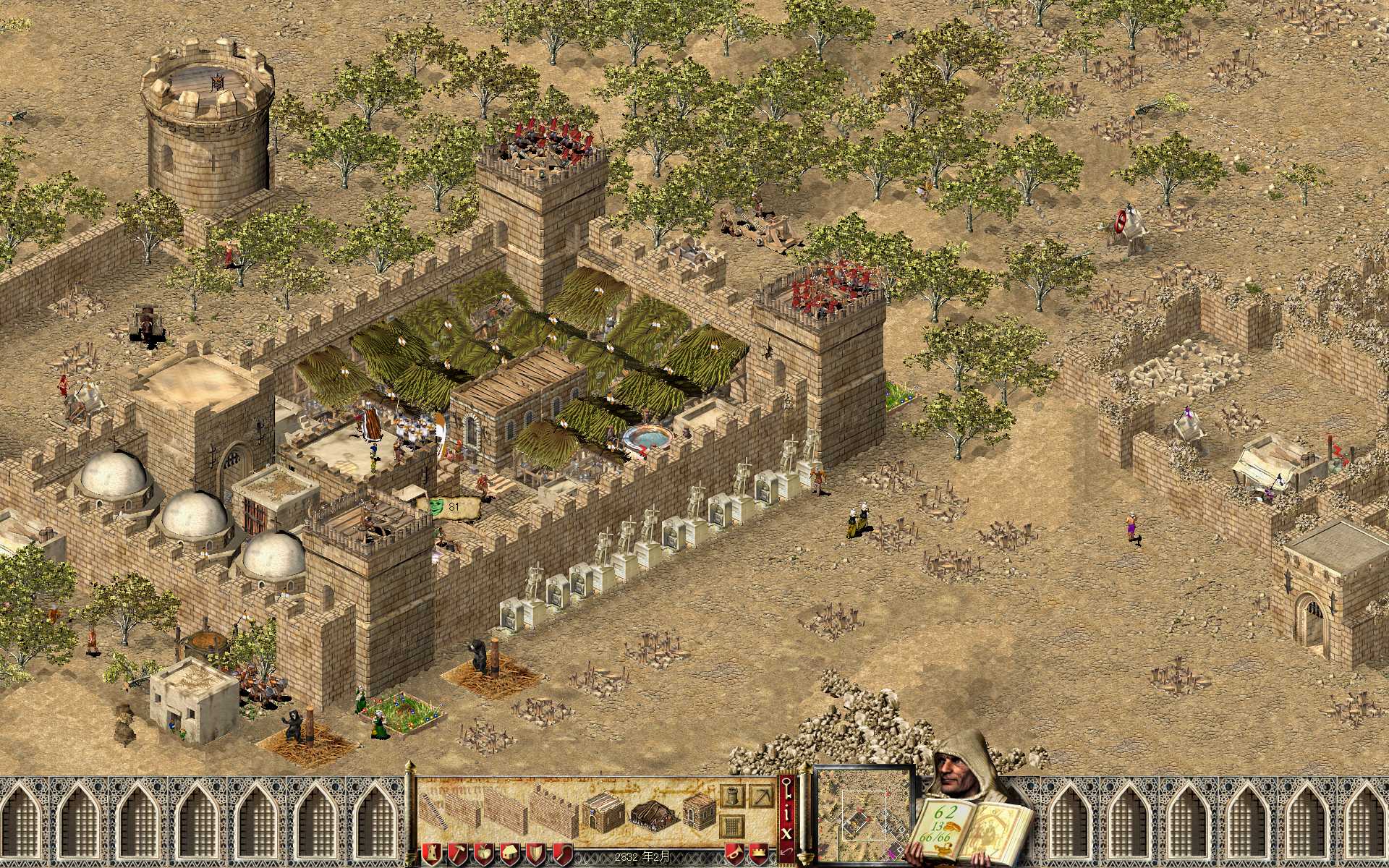Image resolution: width=1389 pixels, height=868 pixels.
Task: Select the pickaxe demolish tool
Action: 762,796
